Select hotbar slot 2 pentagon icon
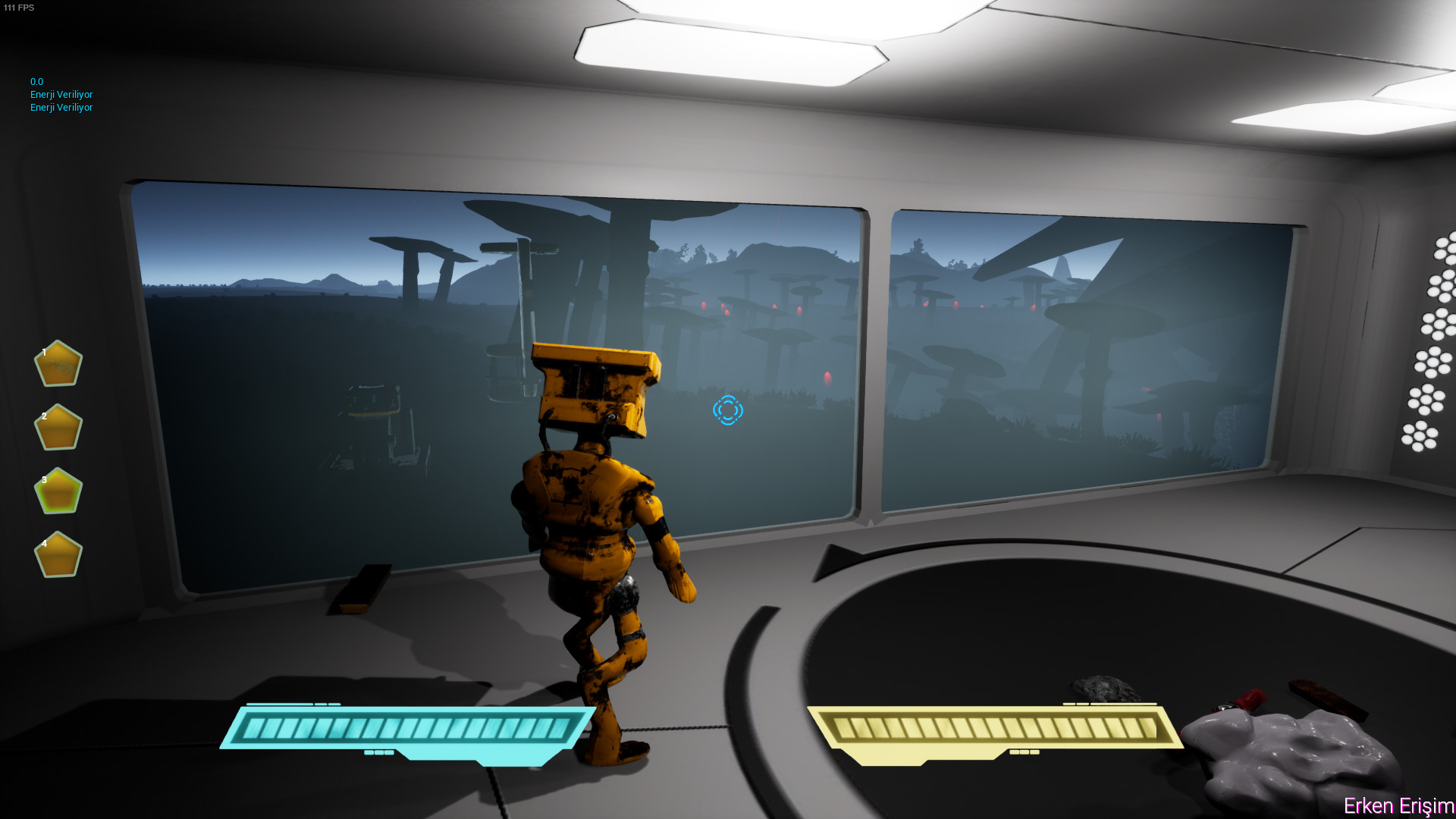The height and width of the screenshot is (819, 1456). click(58, 427)
